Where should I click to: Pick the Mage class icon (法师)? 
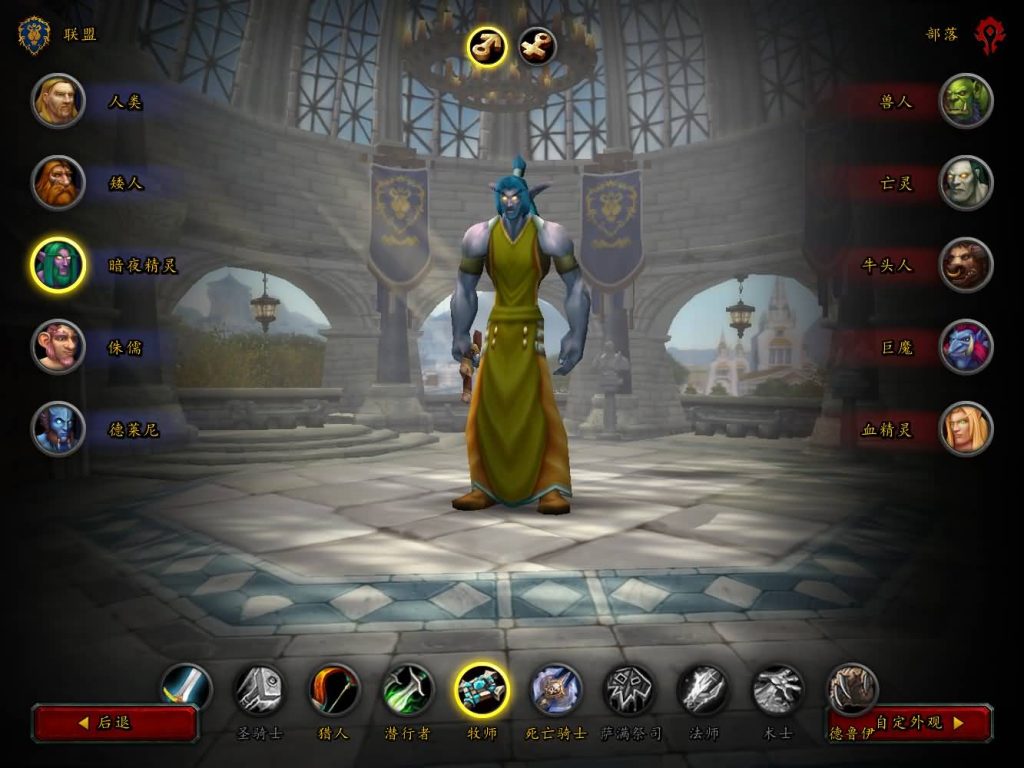click(704, 690)
